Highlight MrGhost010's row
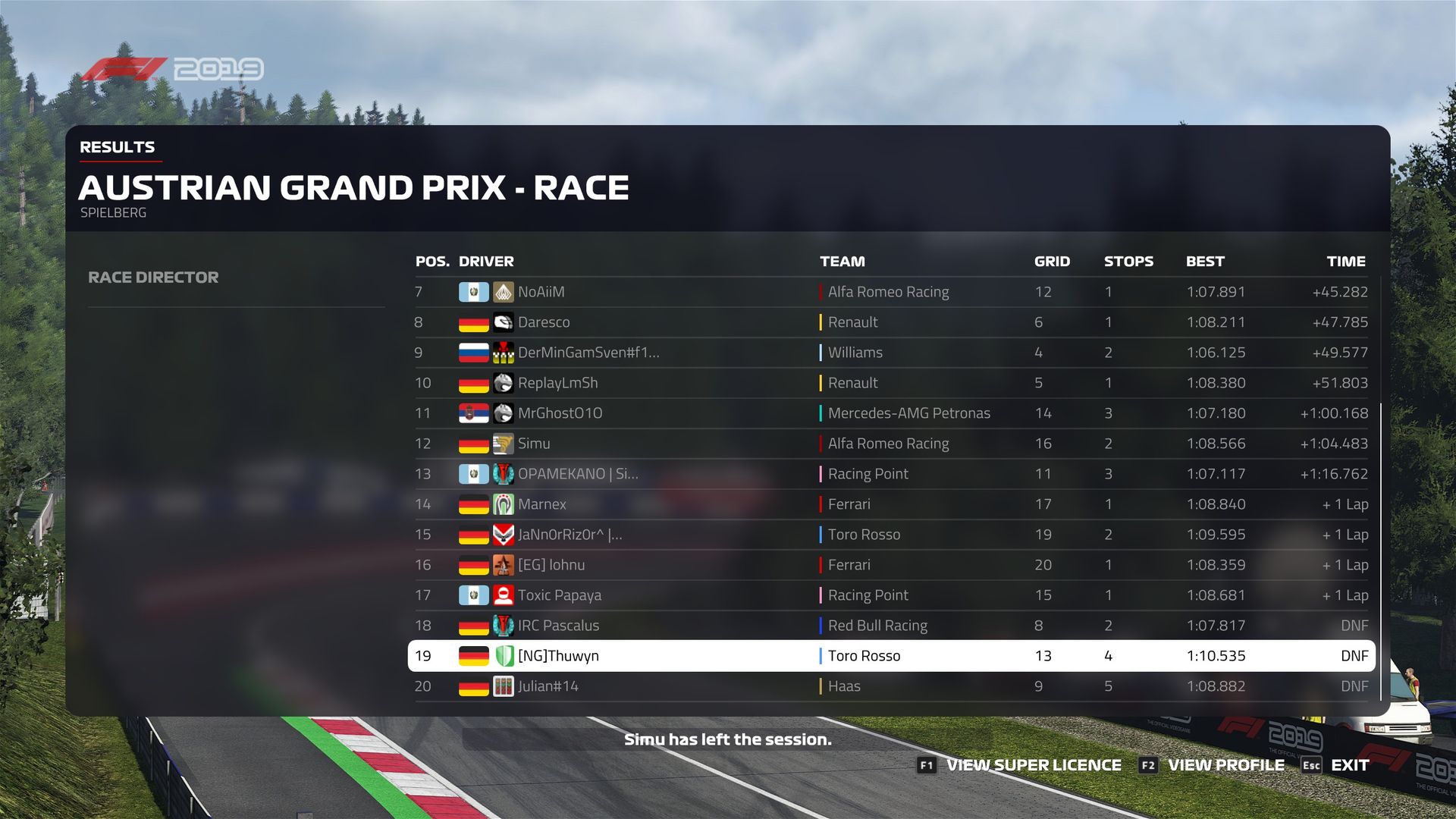1456x819 pixels. tap(891, 413)
